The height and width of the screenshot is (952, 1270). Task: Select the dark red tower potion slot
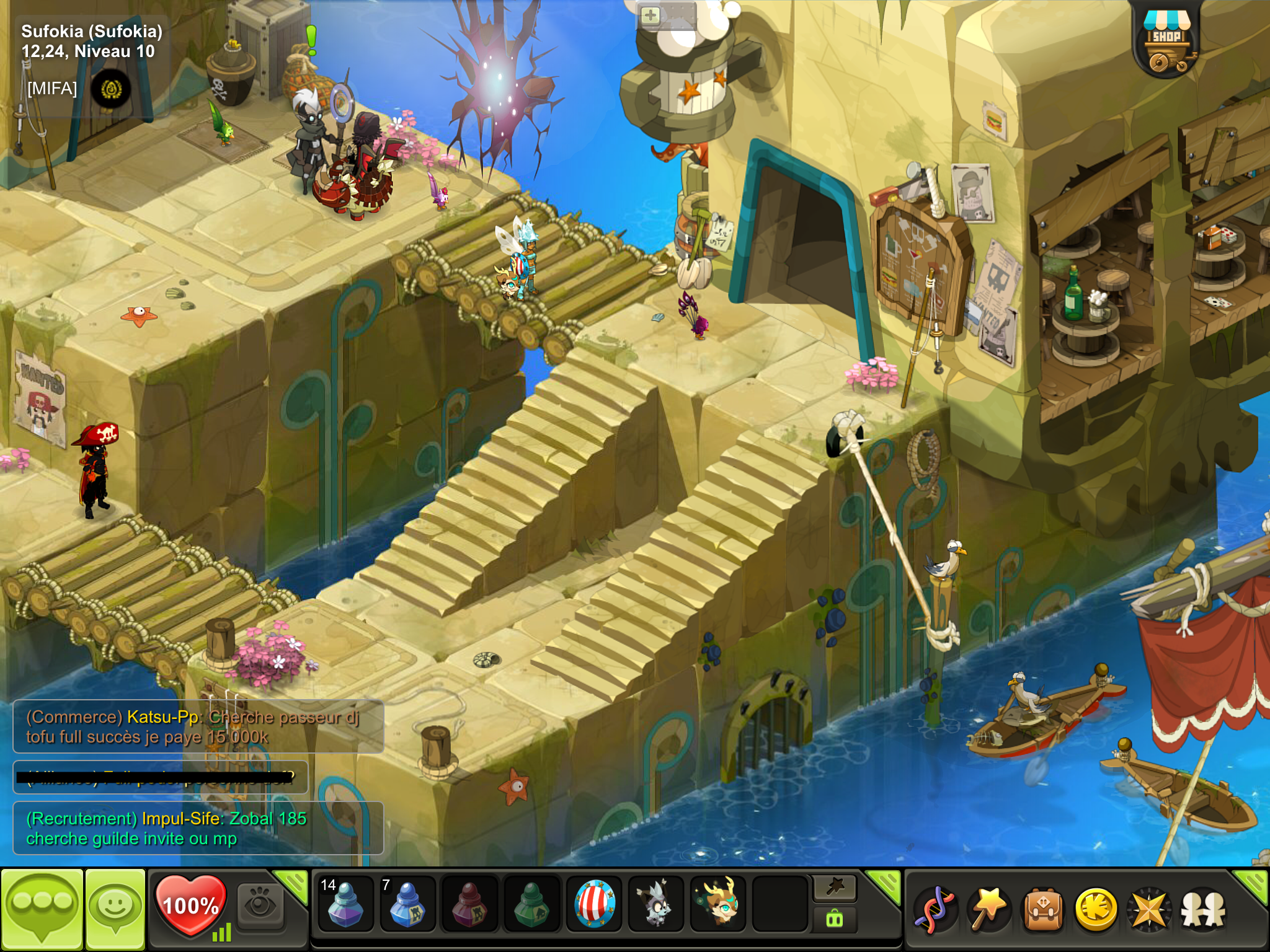point(469,906)
